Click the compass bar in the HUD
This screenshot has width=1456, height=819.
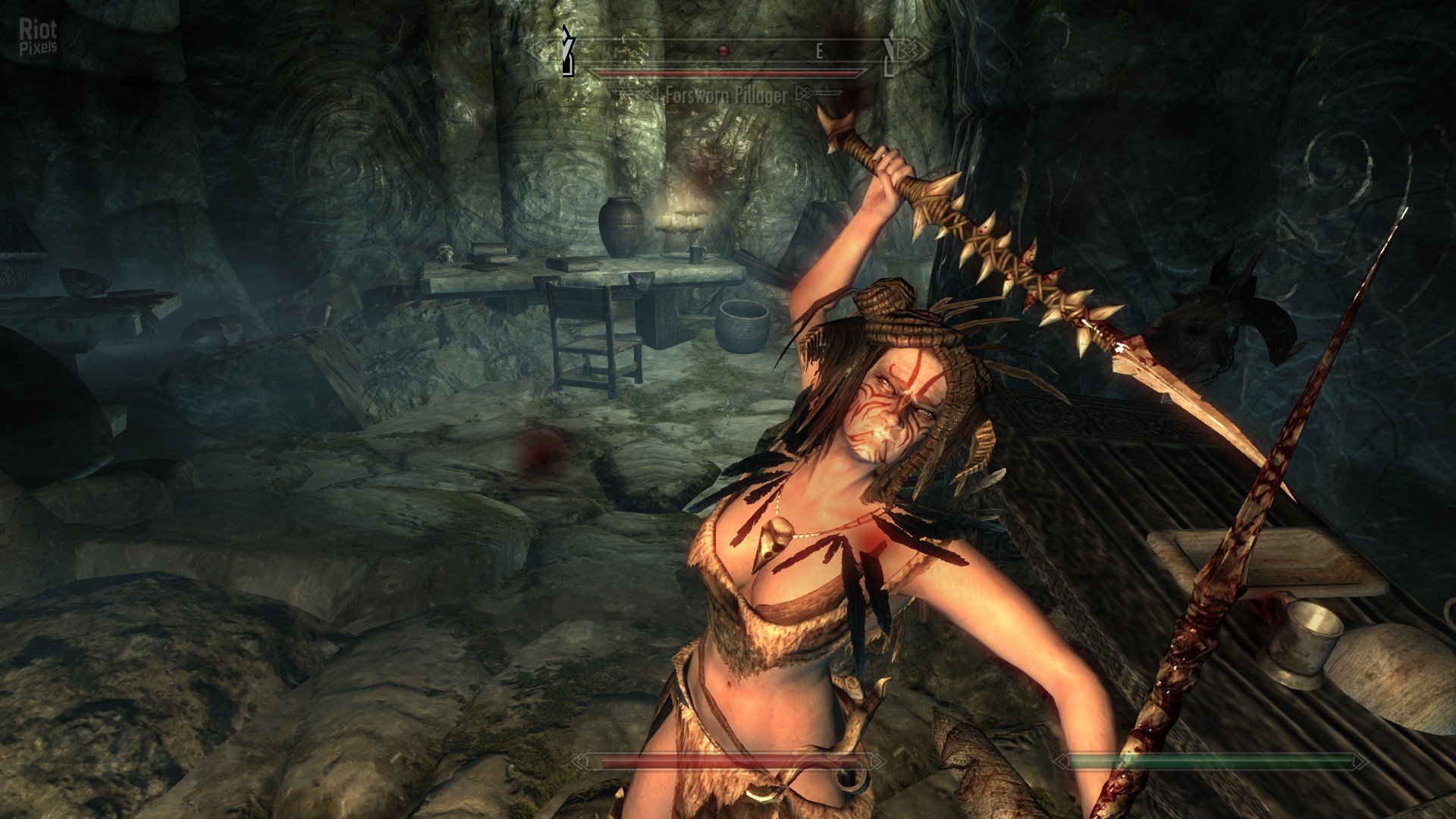point(728,51)
